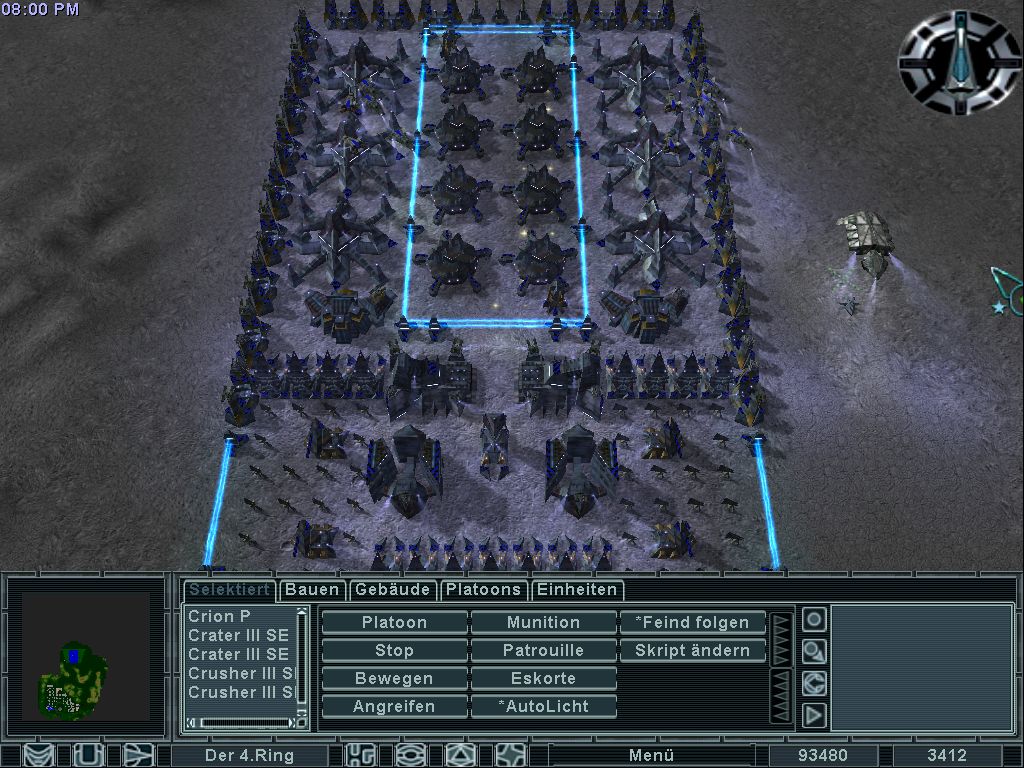Select Crion P in the unit list

[238, 616]
